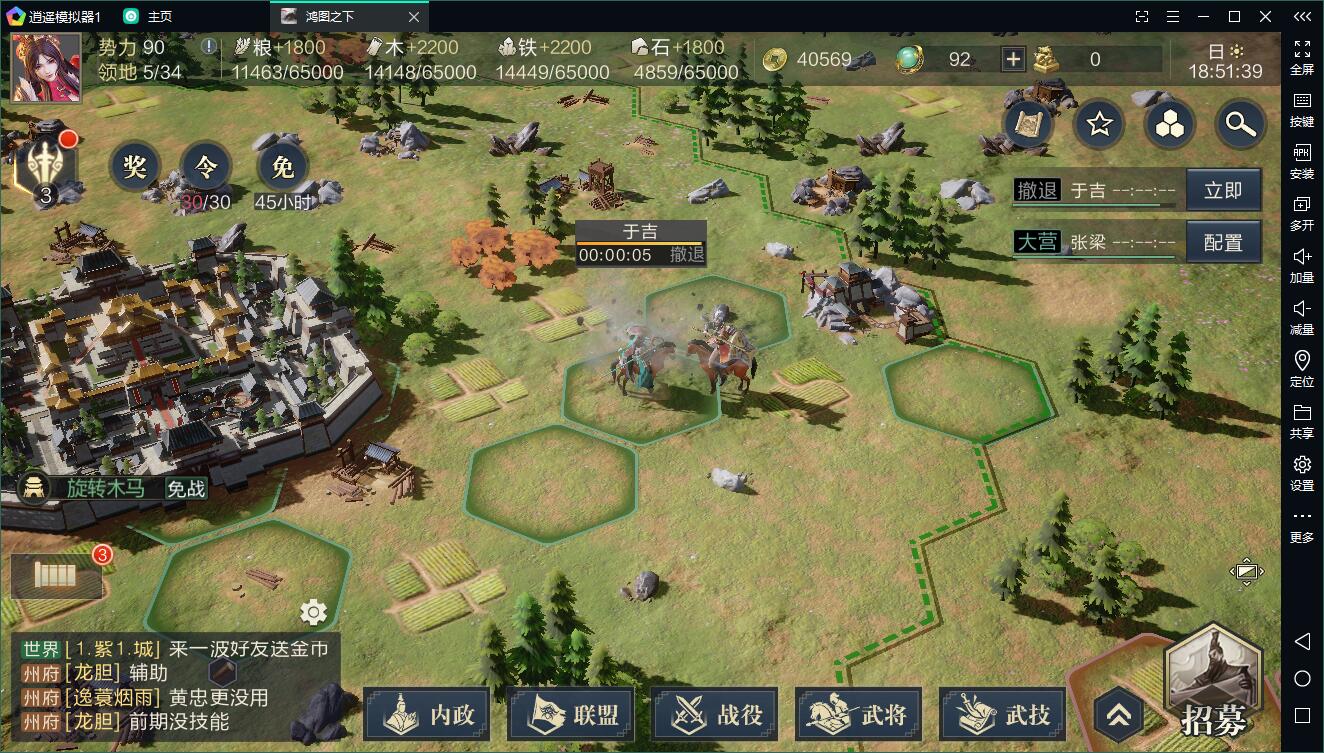1324x753 pixels.
Task: Open the 武将 generals menu
Action: [859, 714]
